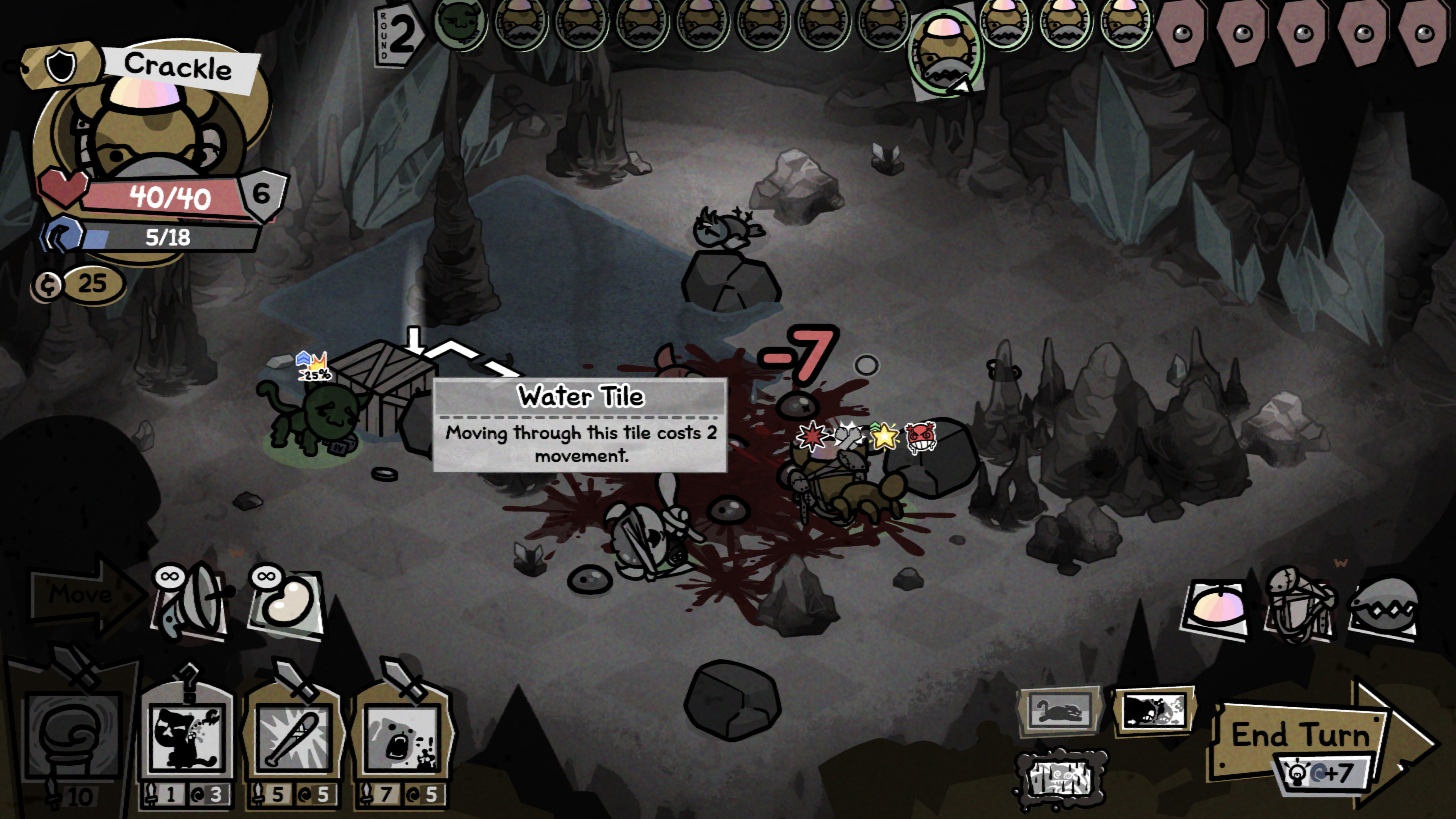Activate the roaring bear ability card
Screen dimensions: 1456x819
click(x=401, y=737)
